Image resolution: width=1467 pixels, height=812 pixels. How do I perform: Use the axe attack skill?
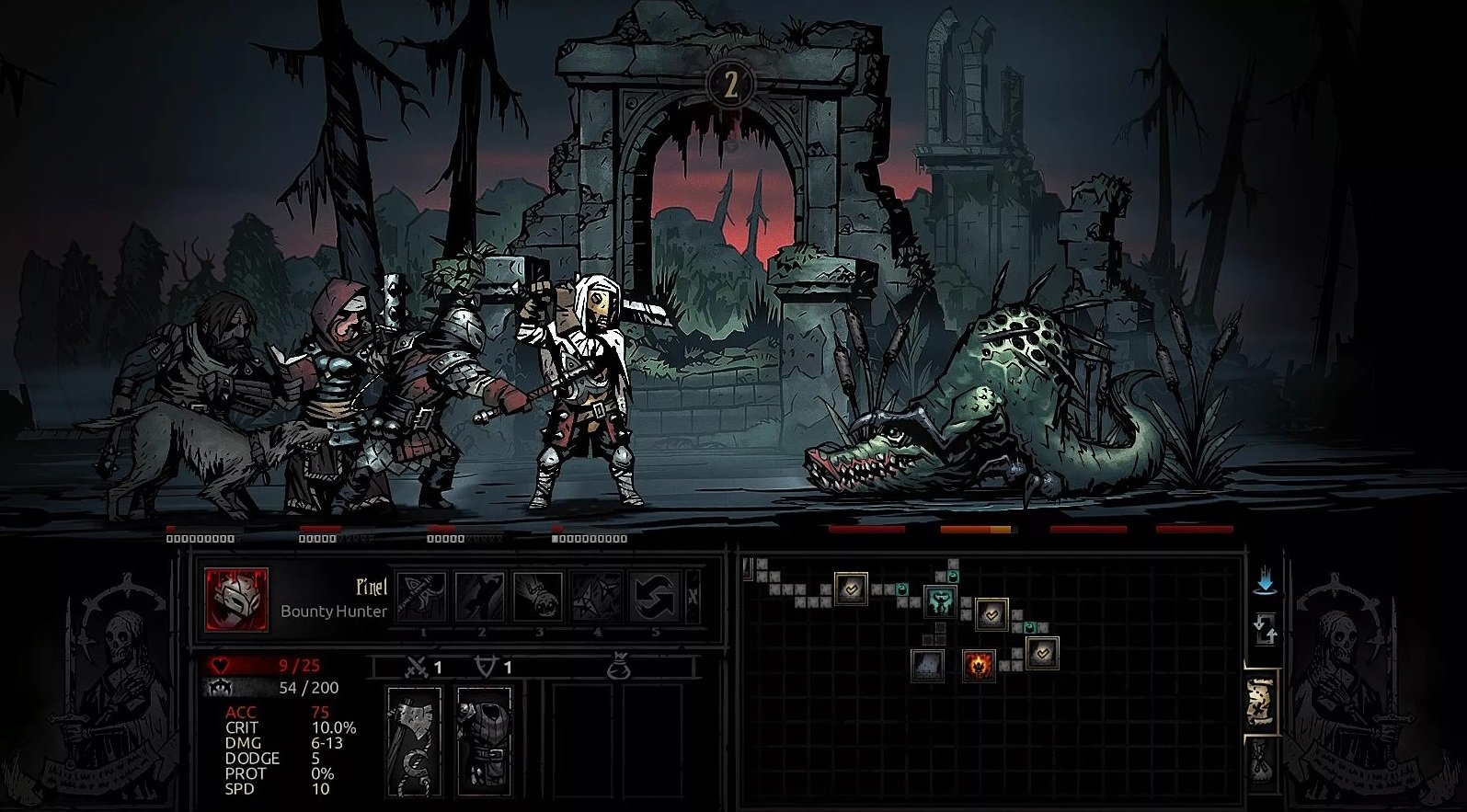[423, 598]
